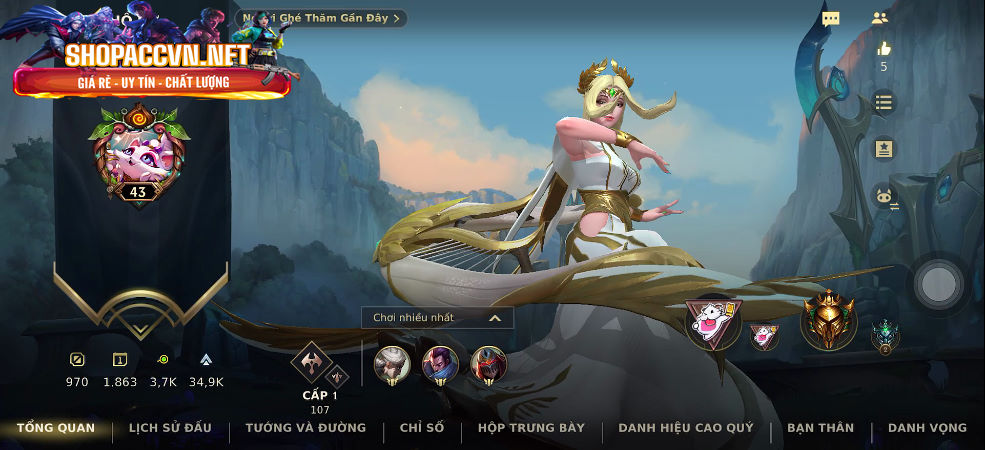
Task: Select the large gold helmet rank emblem
Action: (828, 321)
